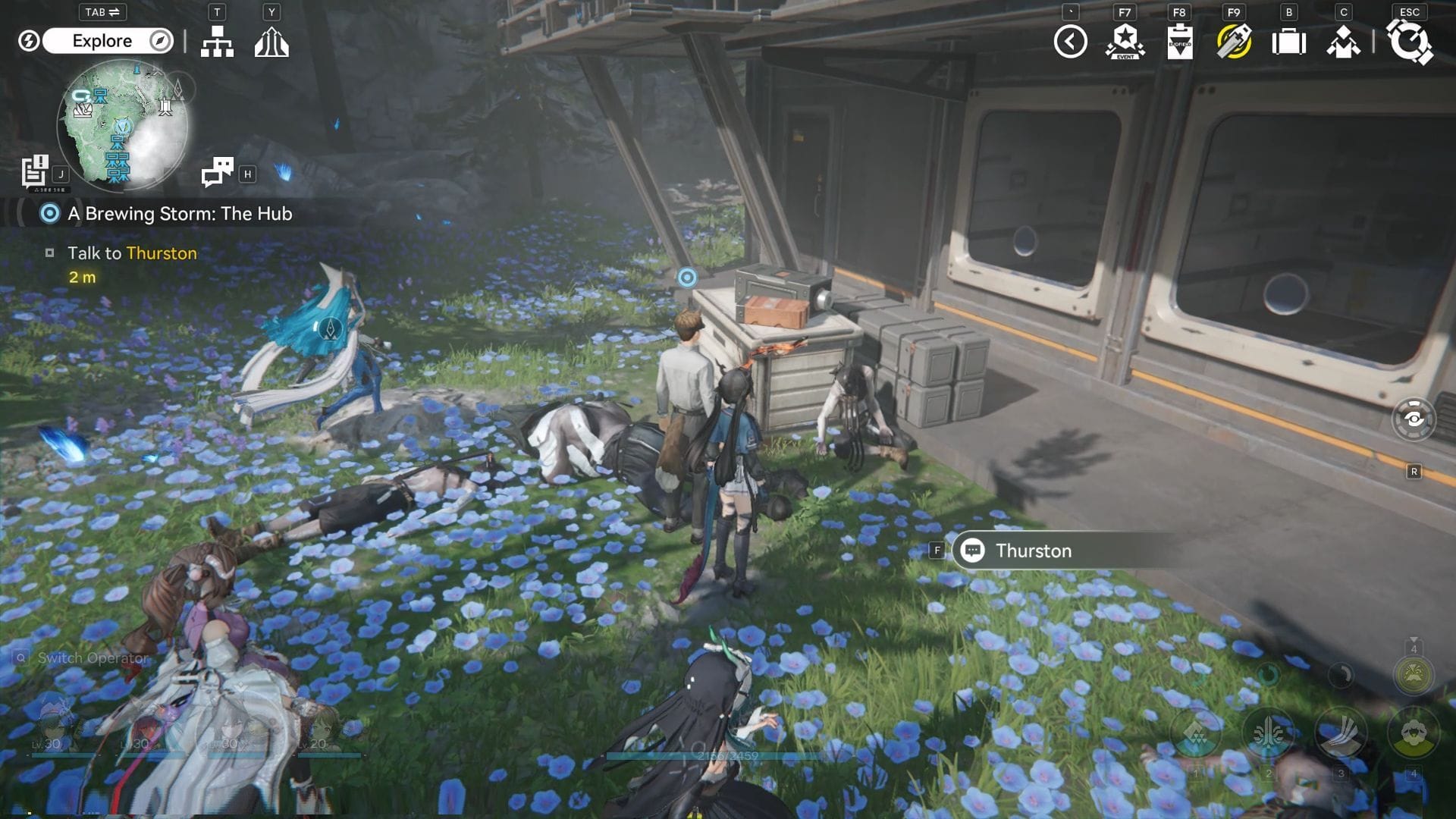
Task: Trigger the glowing yellow ultimate icon
Action: [1414, 674]
